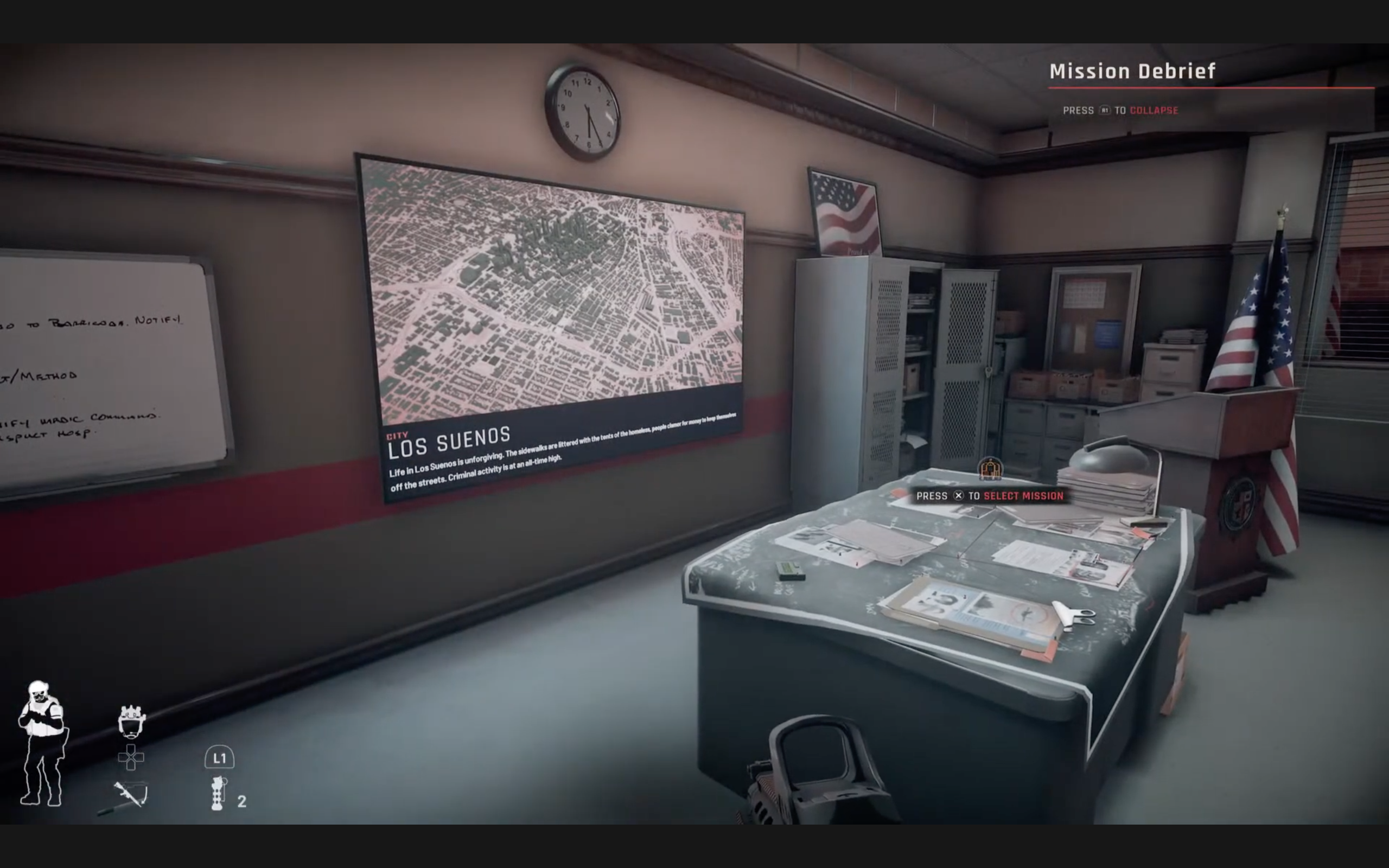Click the night vision helmet icon

(131, 721)
